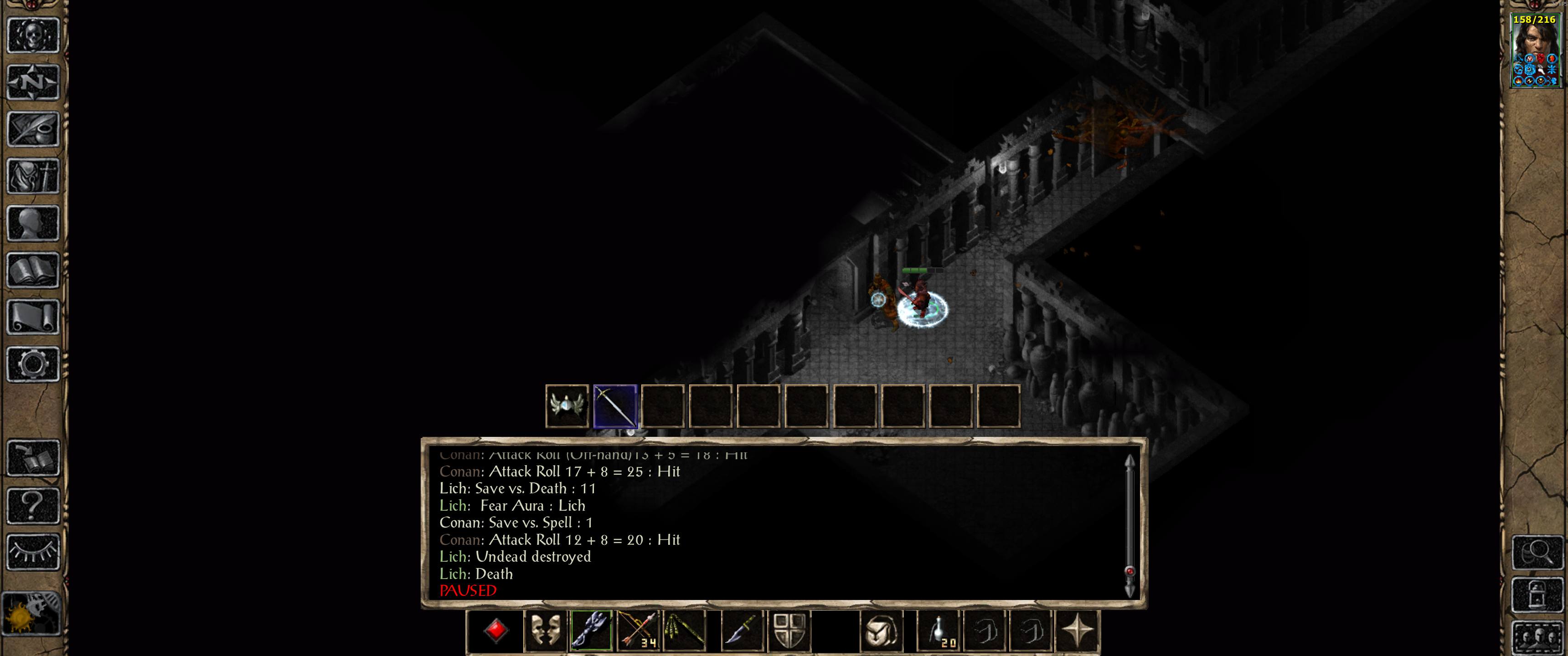This screenshot has width=1568, height=656.
Task: Activate guard mode with the red gem
Action: click(496, 633)
